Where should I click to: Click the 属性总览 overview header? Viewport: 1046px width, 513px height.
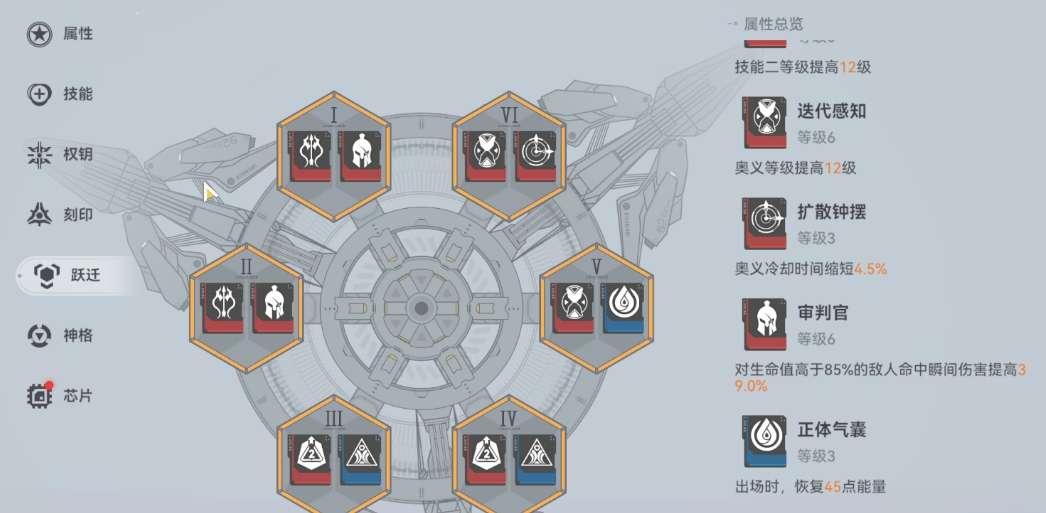[x=772, y=24]
